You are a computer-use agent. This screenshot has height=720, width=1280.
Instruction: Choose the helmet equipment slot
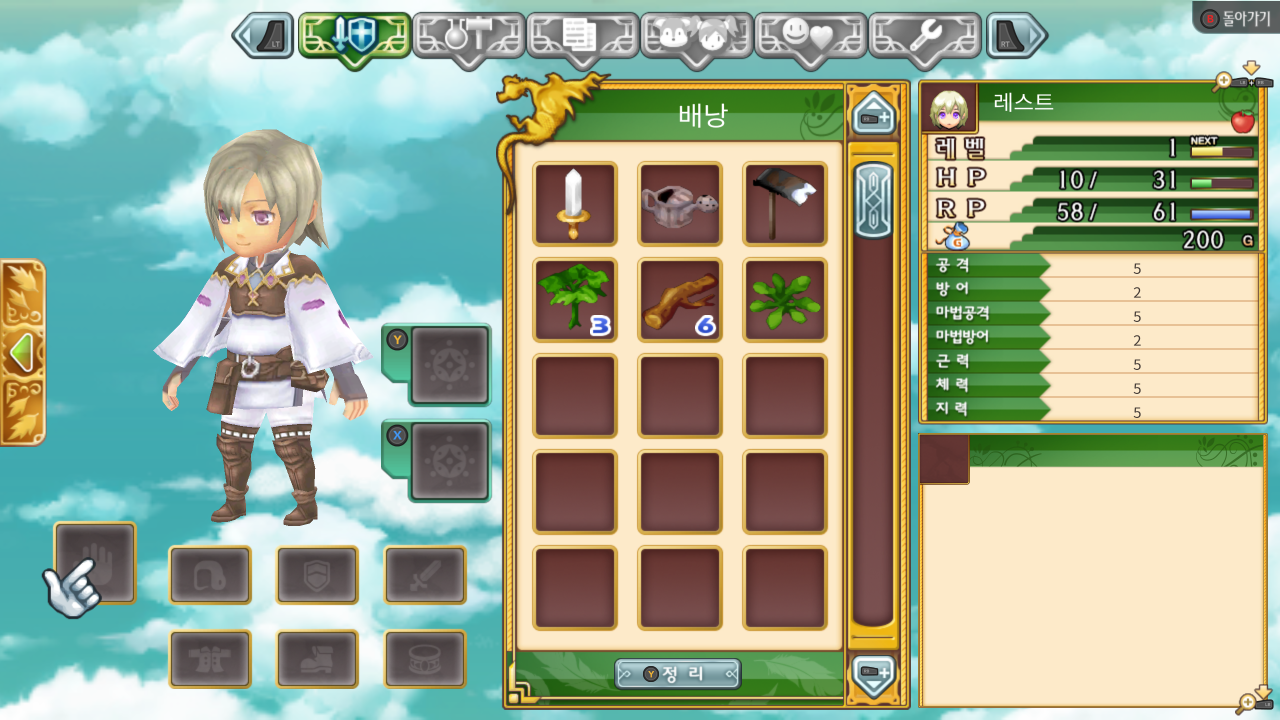coord(210,575)
